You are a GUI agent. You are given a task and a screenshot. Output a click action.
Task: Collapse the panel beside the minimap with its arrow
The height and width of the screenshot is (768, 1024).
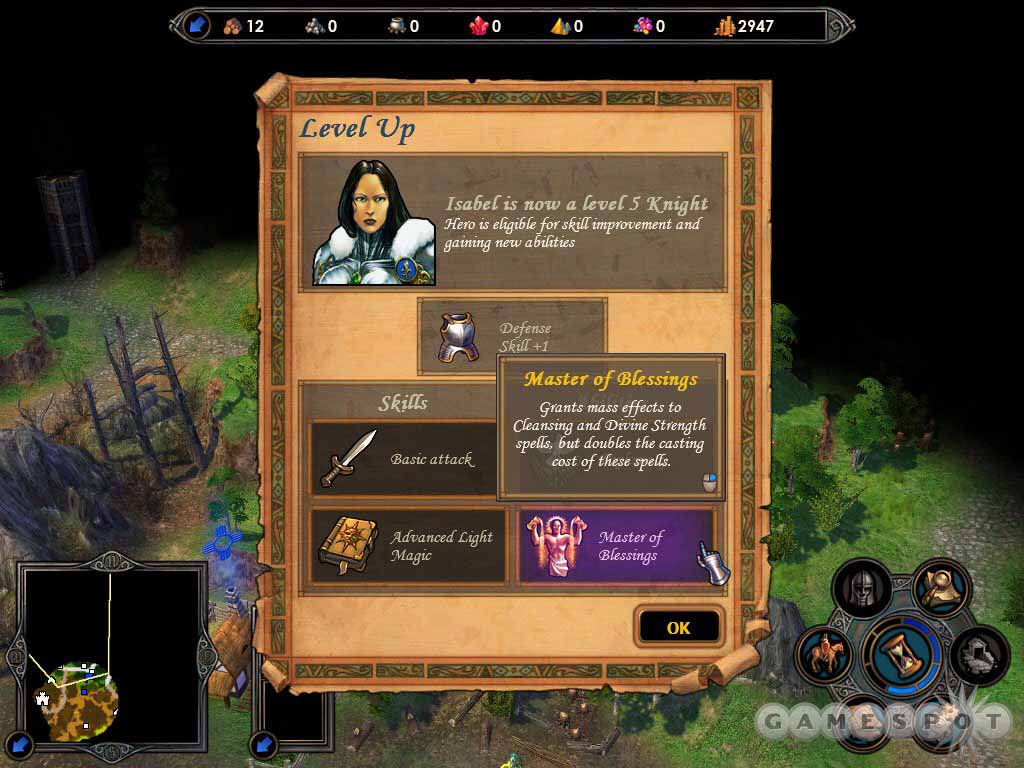tap(263, 743)
